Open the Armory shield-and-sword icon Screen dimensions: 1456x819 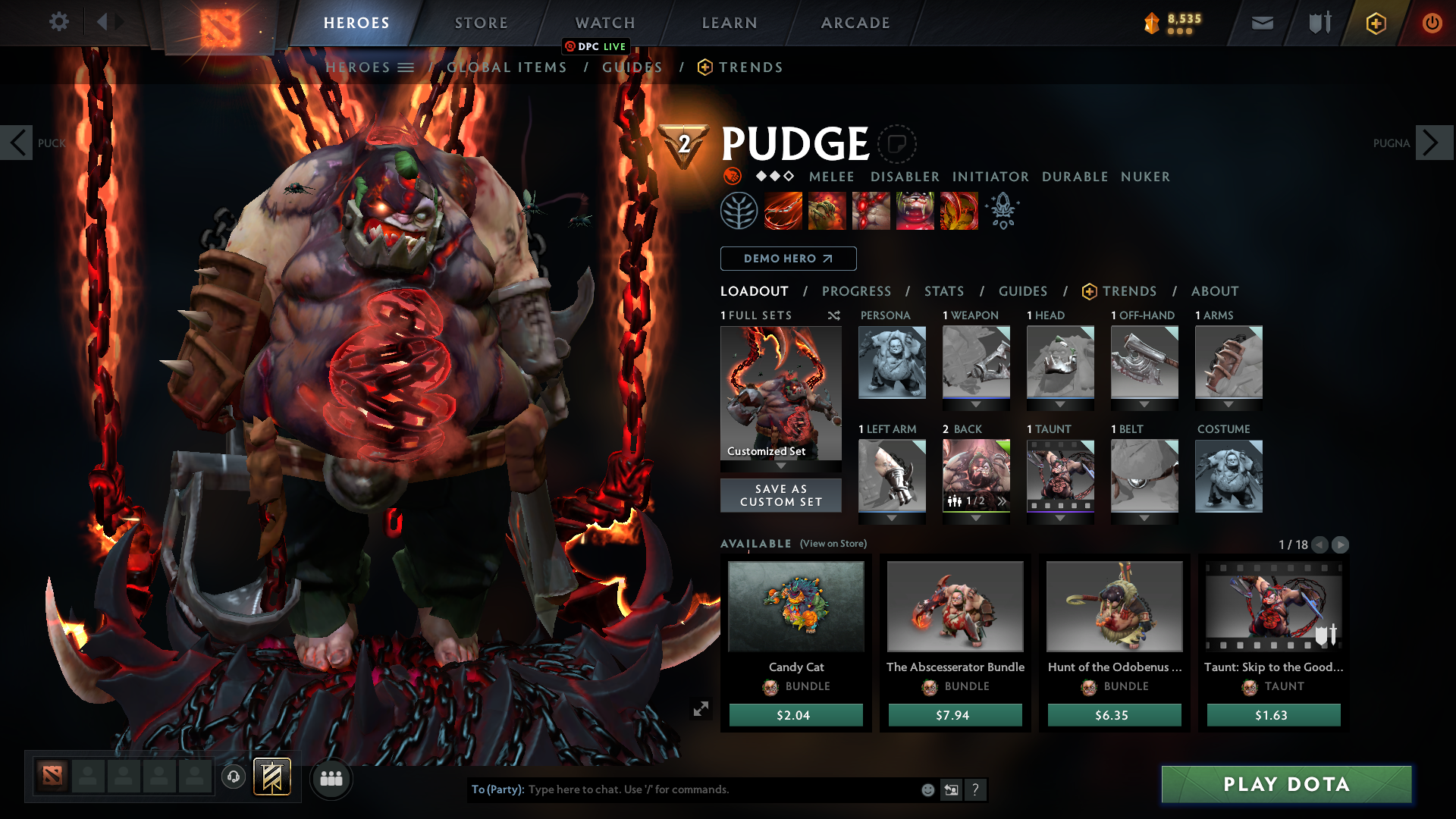click(1318, 23)
